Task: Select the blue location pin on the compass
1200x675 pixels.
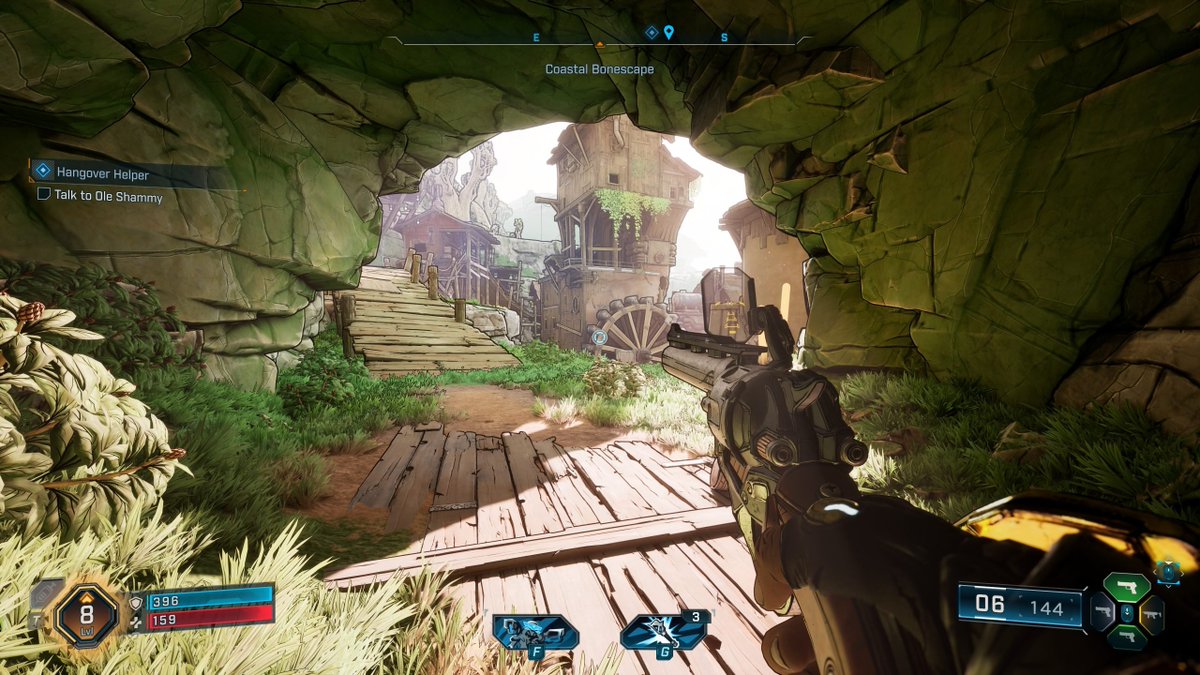Action: pyautogui.click(x=668, y=33)
